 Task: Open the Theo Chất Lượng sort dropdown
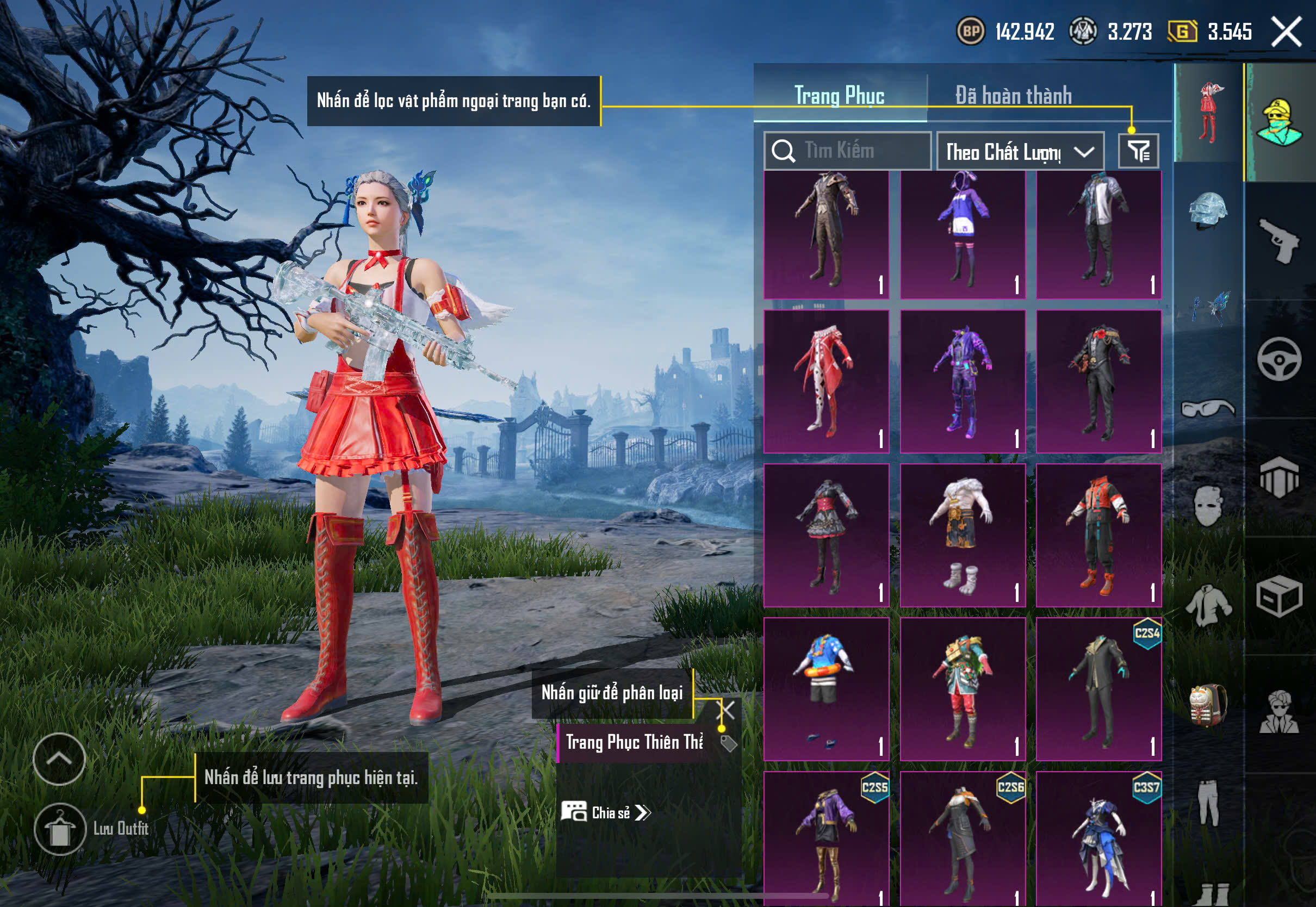coord(1020,152)
